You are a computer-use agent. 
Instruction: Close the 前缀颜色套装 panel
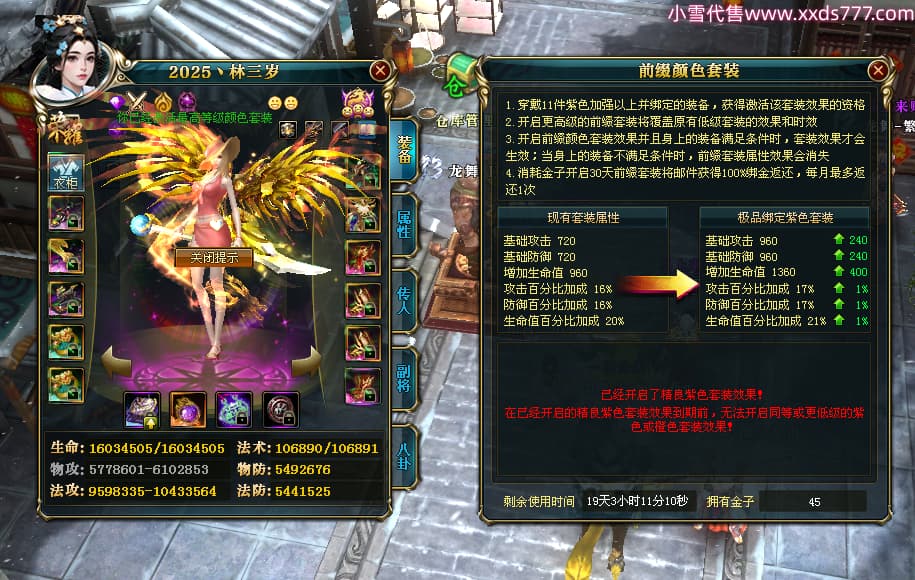(x=878, y=71)
